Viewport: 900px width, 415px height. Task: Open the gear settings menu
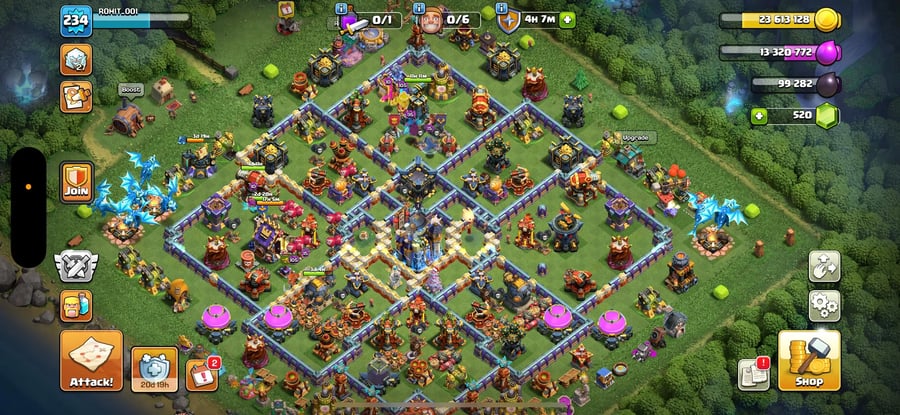pyautogui.click(x=825, y=304)
